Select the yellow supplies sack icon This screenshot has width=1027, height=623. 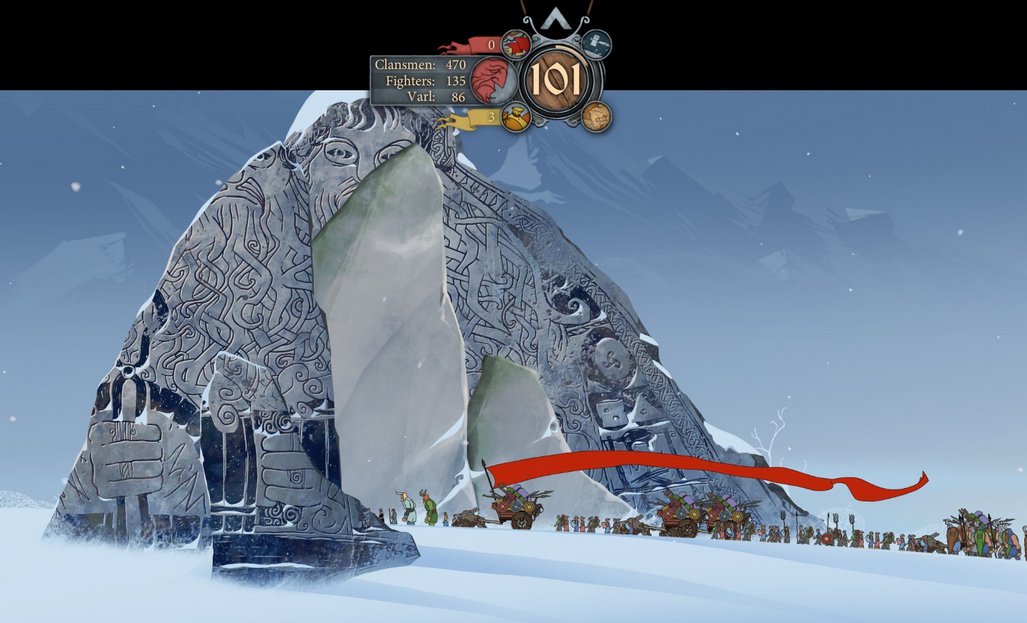click(x=515, y=117)
